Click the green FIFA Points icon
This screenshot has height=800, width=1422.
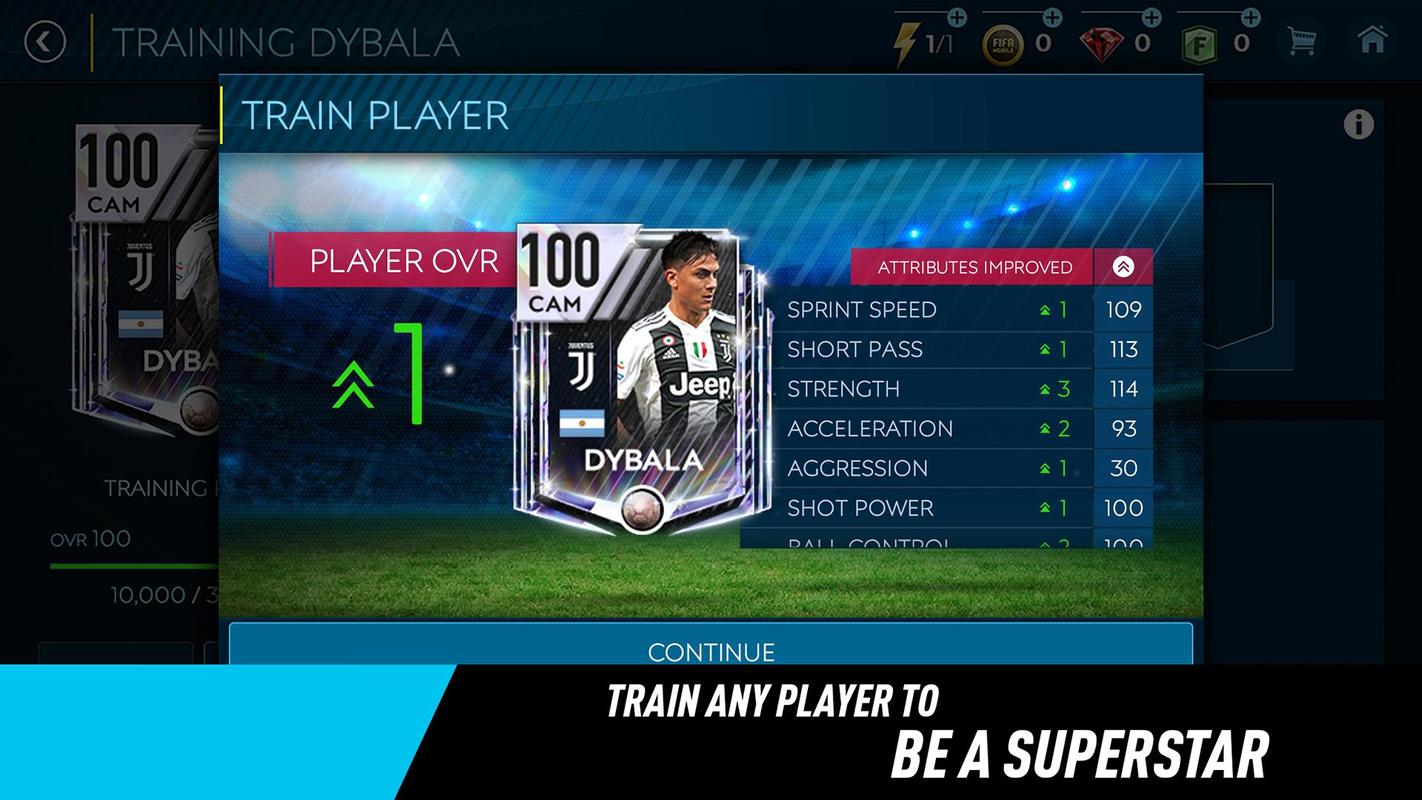pyautogui.click(x=1201, y=42)
